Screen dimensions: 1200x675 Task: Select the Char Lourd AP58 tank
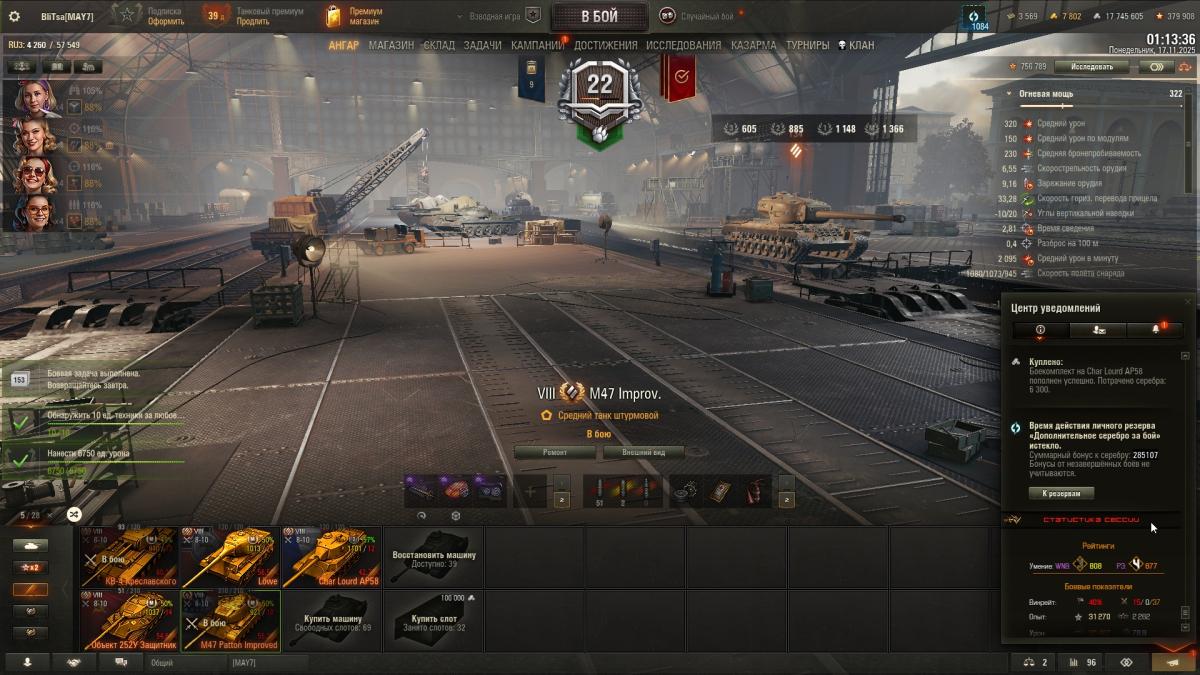point(331,557)
